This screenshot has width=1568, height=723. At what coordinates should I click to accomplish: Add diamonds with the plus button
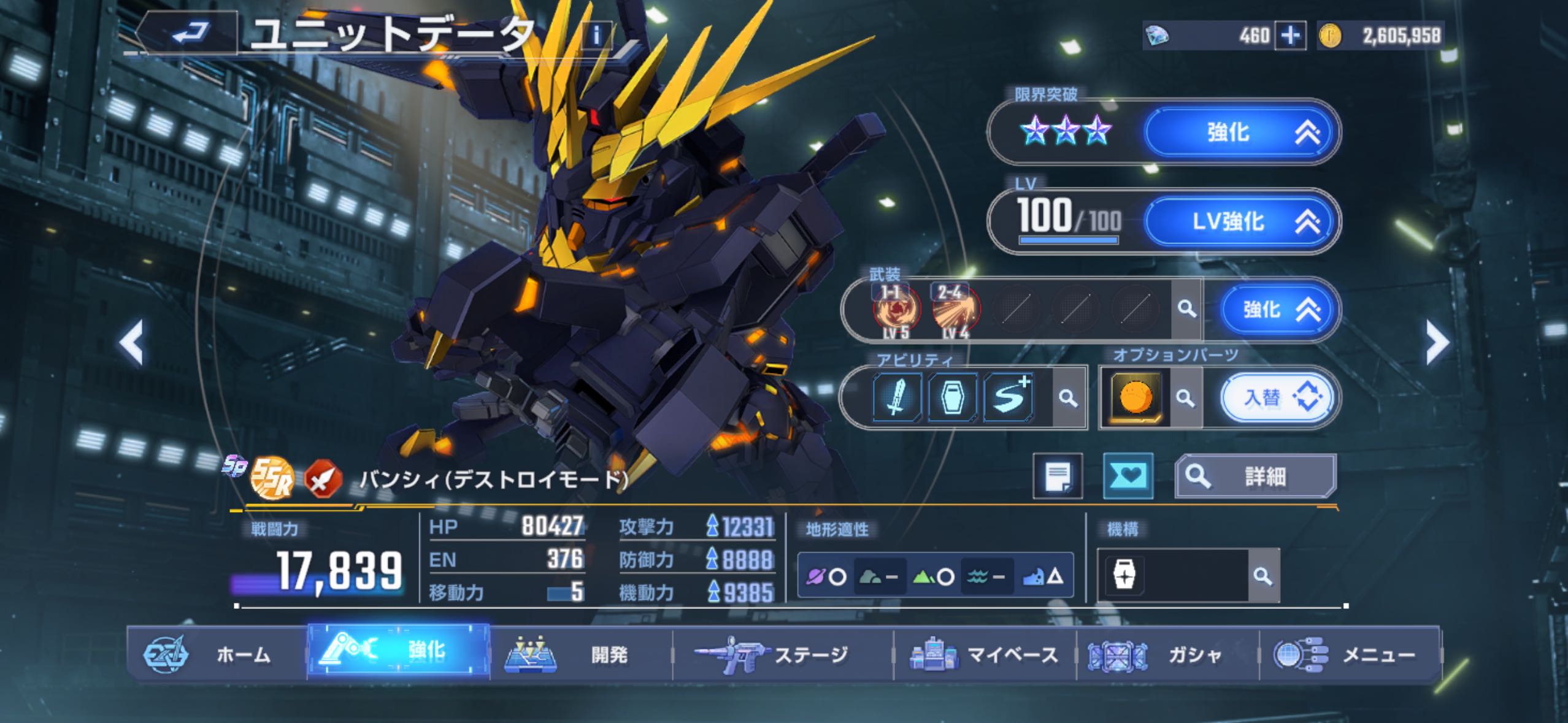tap(1289, 36)
